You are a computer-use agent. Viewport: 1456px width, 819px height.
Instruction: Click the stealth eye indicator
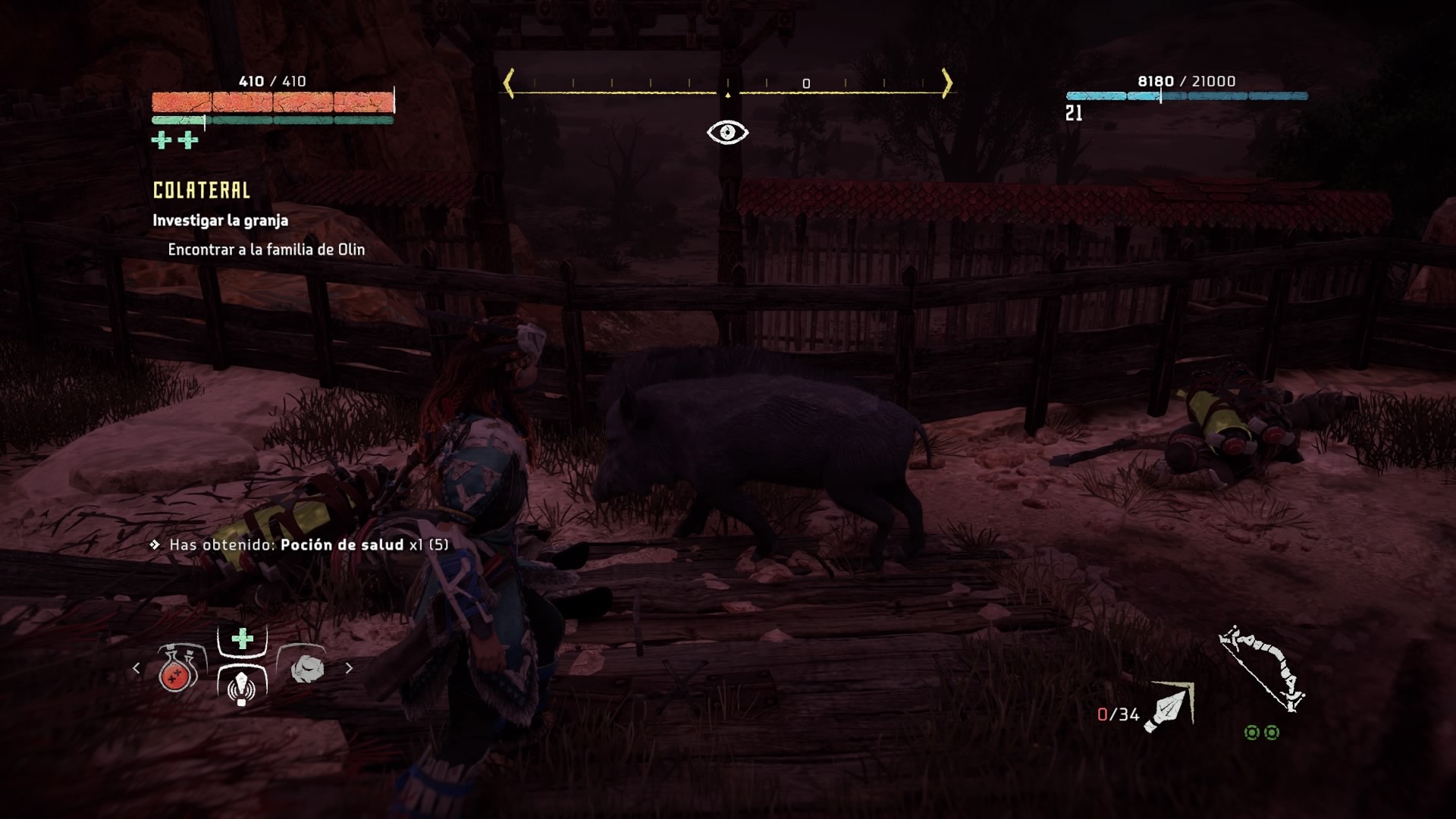coord(727,133)
